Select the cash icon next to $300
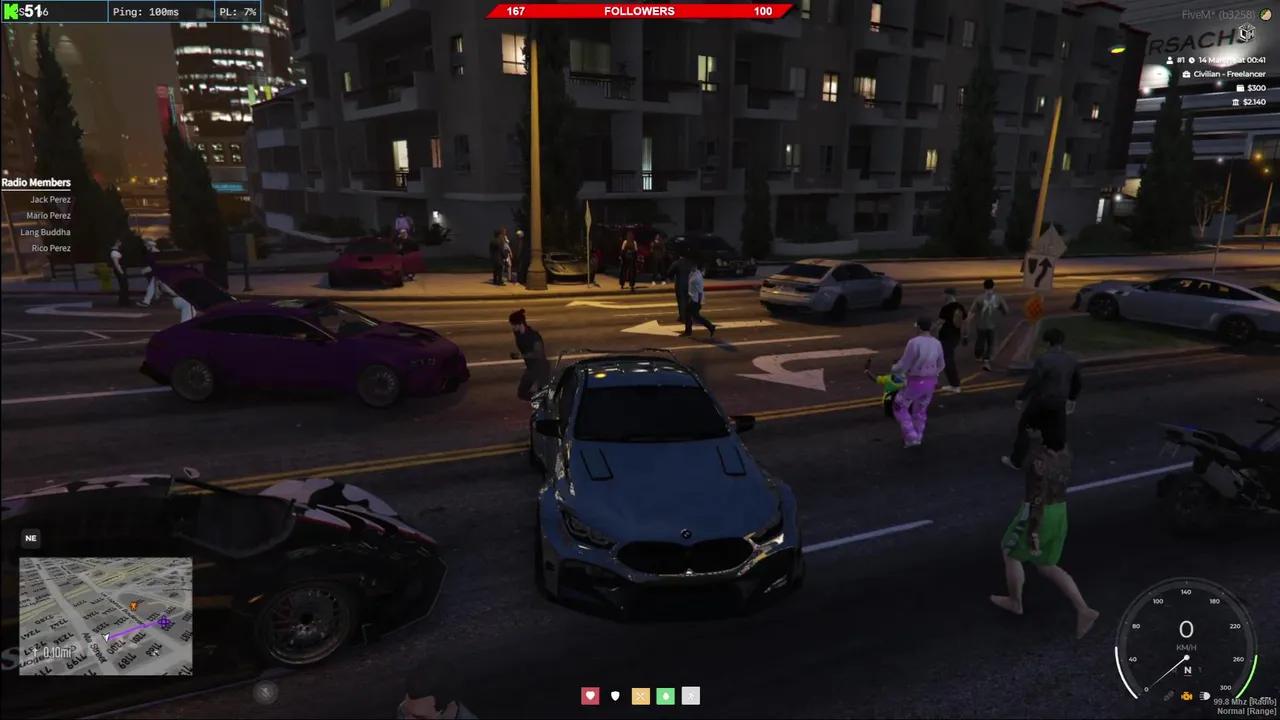The width and height of the screenshot is (1280, 720). tap(1241, 88)
